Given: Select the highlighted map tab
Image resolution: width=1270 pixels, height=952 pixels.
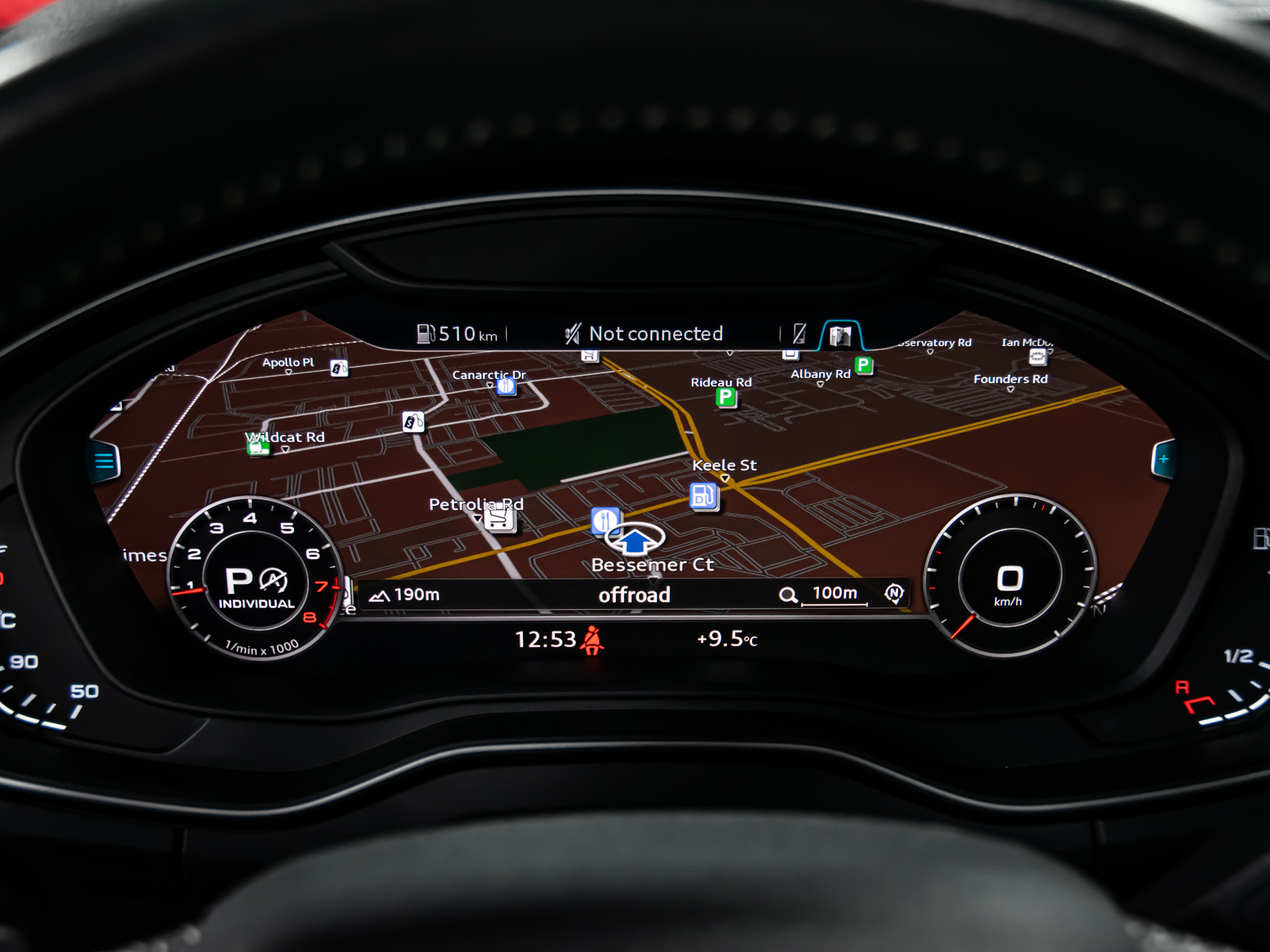Looking at the screenshot, I should tap(840, 335).
